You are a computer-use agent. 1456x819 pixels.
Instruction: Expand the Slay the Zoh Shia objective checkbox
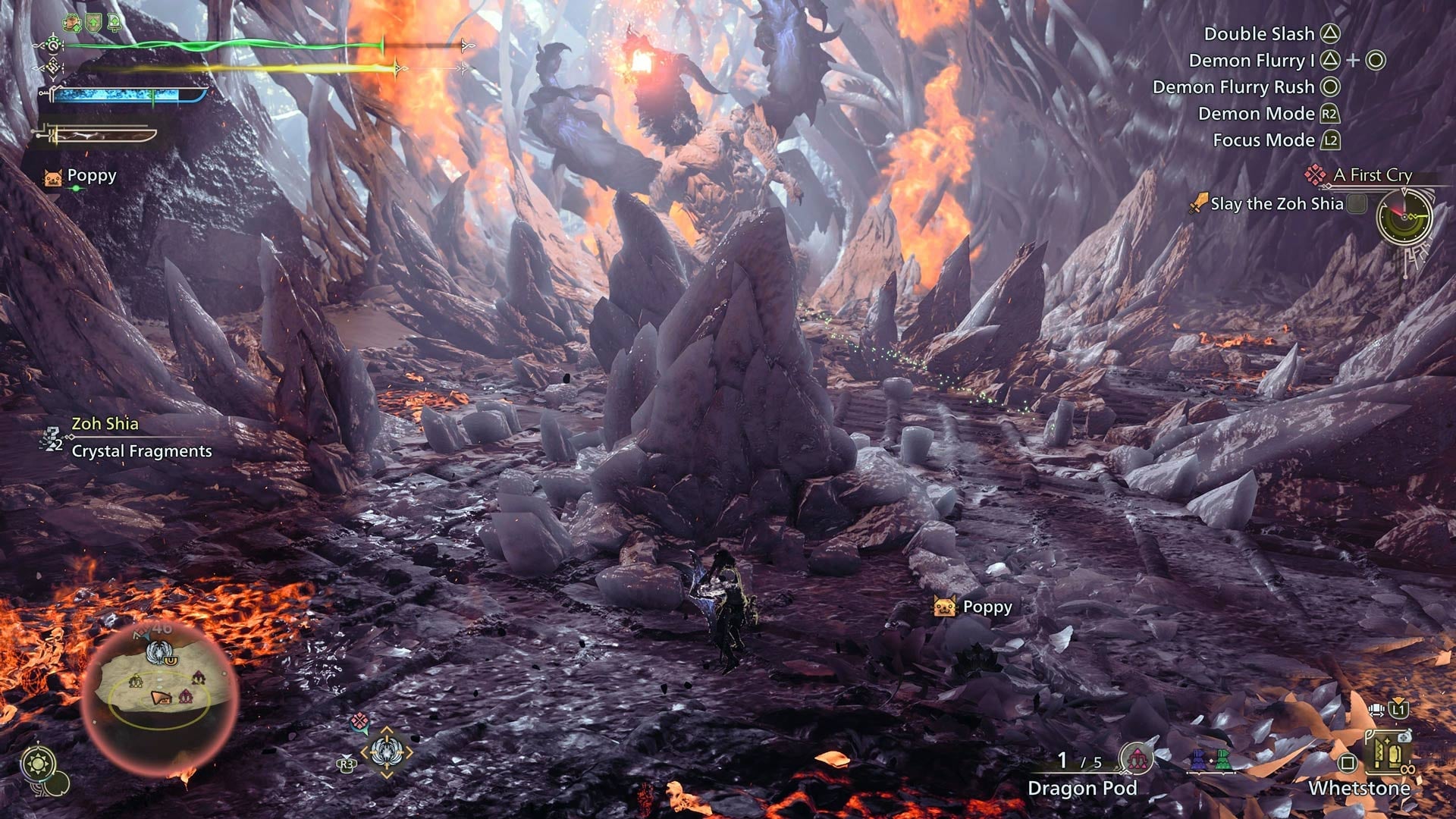pos(1357,202)
